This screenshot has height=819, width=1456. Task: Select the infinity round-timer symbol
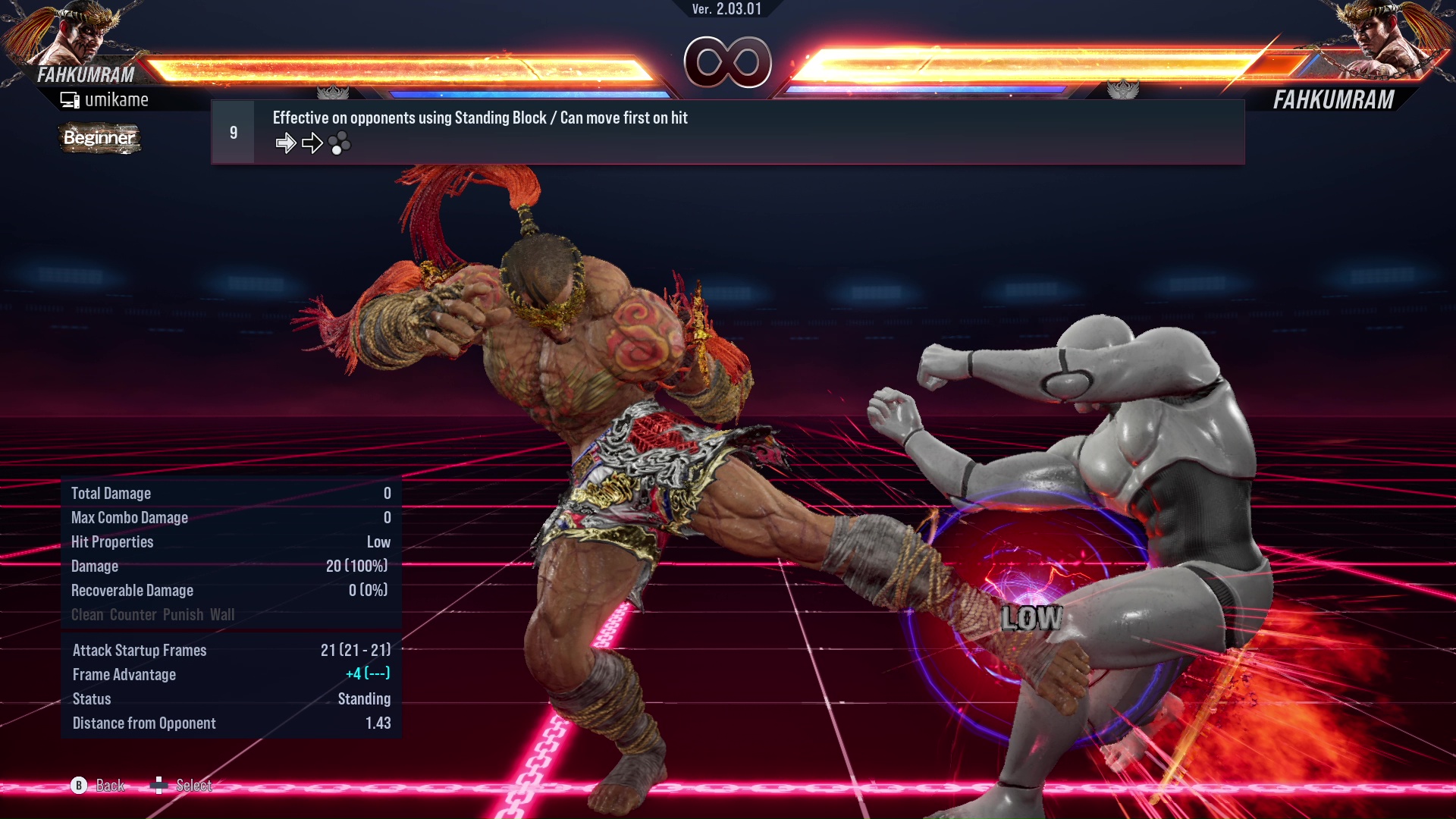coord(728,63)
